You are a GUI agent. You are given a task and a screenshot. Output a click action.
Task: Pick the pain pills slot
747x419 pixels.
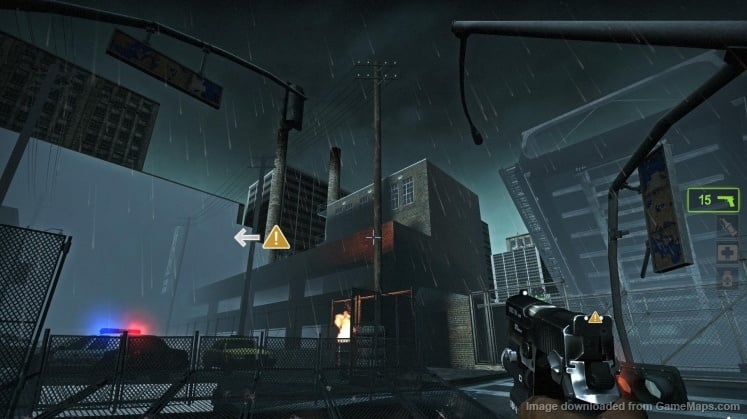coord(726,278)
